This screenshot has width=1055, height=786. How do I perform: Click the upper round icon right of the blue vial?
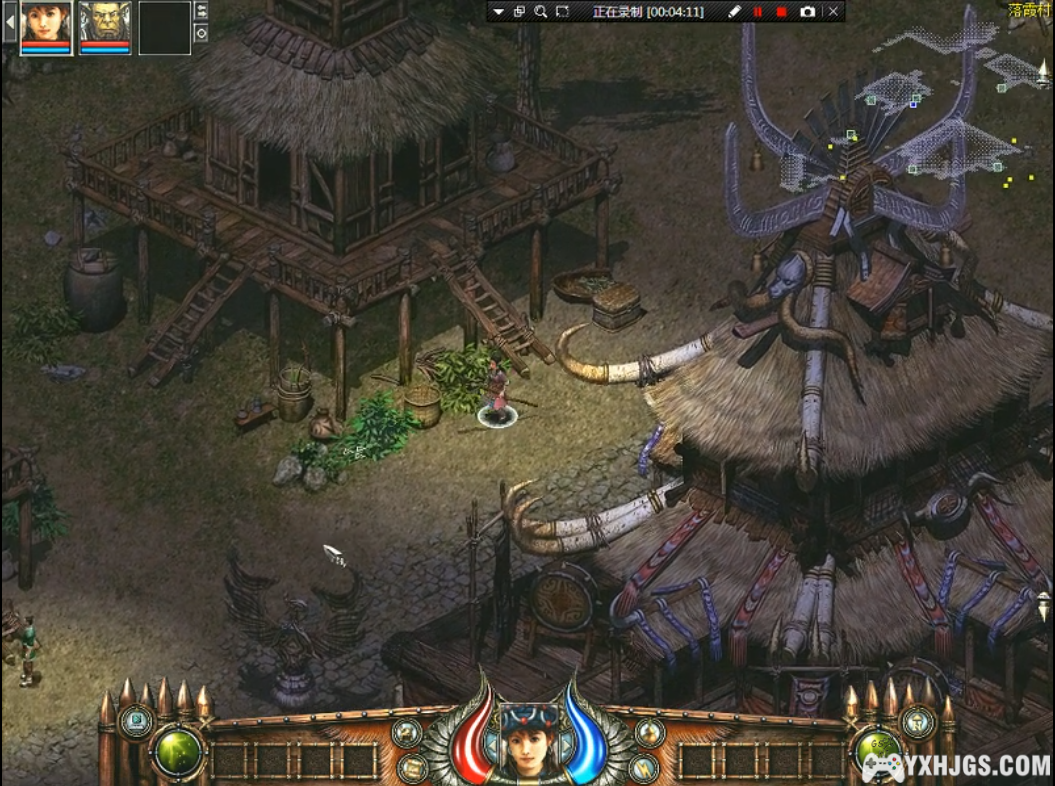(650, 733)
